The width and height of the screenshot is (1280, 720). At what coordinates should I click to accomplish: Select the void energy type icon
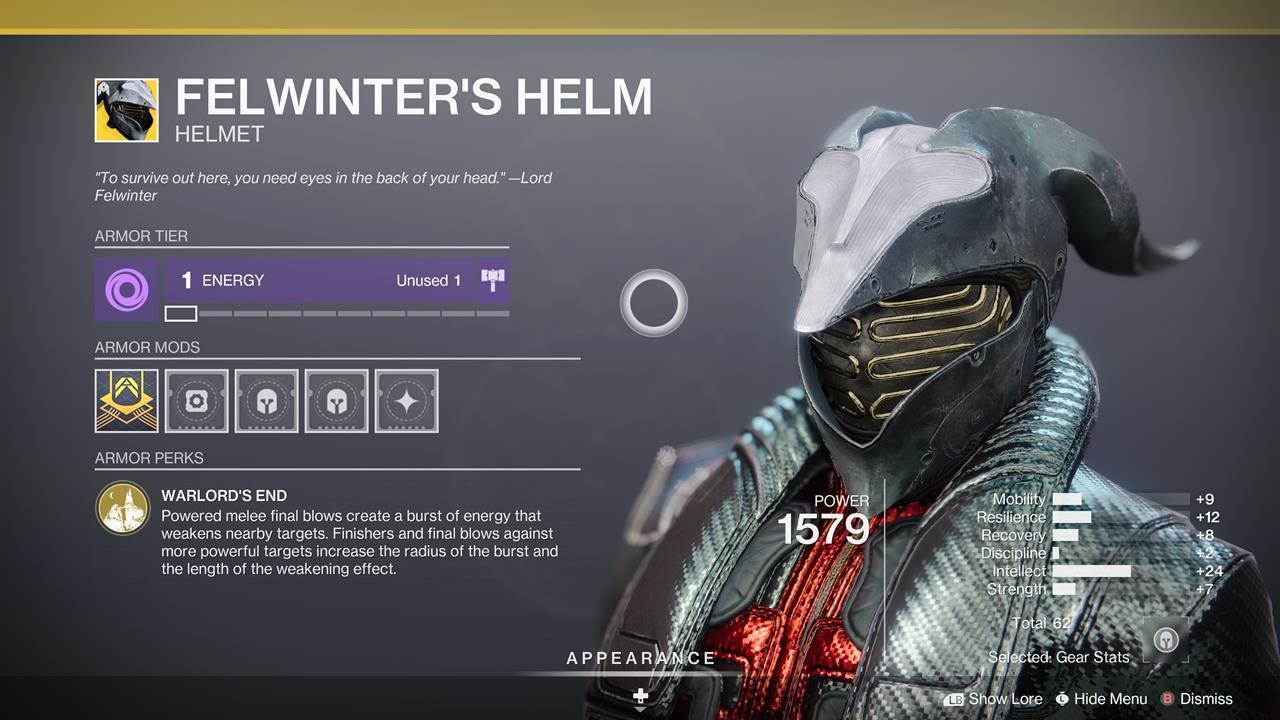126,290
